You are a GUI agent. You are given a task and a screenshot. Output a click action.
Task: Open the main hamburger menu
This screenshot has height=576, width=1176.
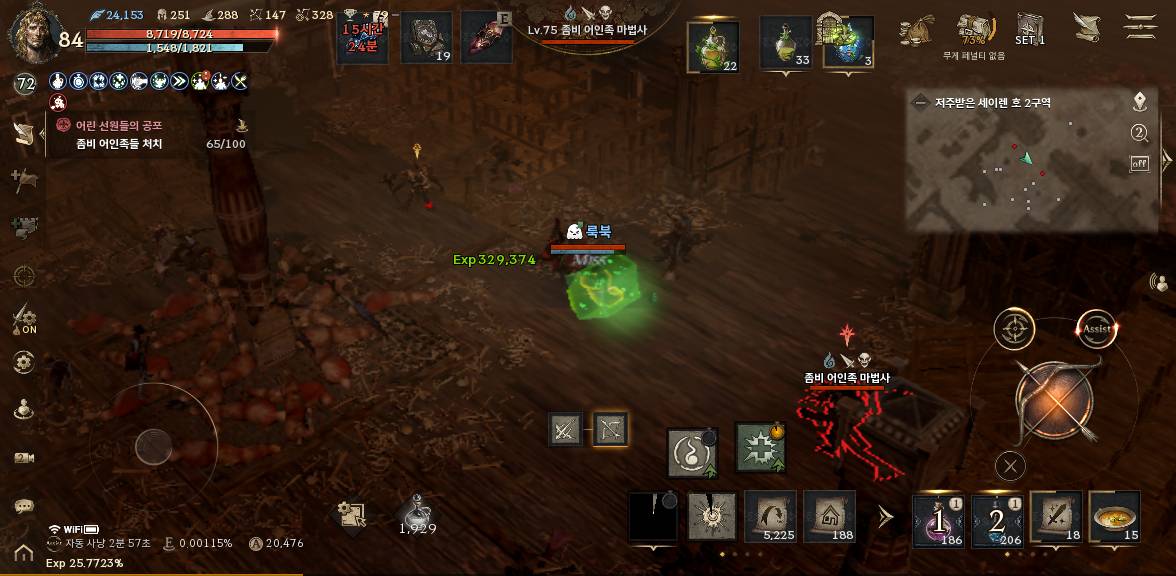[1140, 26]
